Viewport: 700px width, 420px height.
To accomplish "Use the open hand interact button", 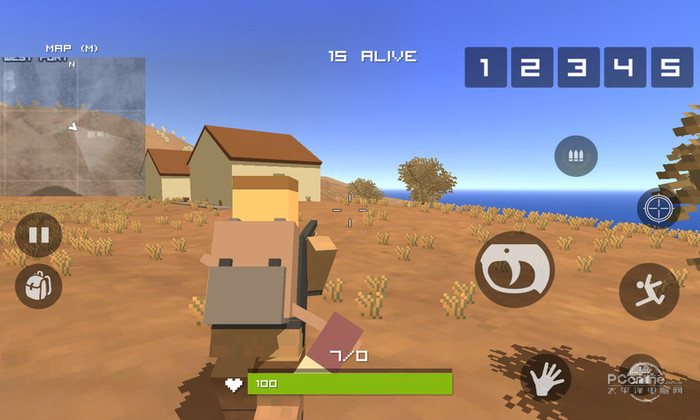I will point(545,379).
